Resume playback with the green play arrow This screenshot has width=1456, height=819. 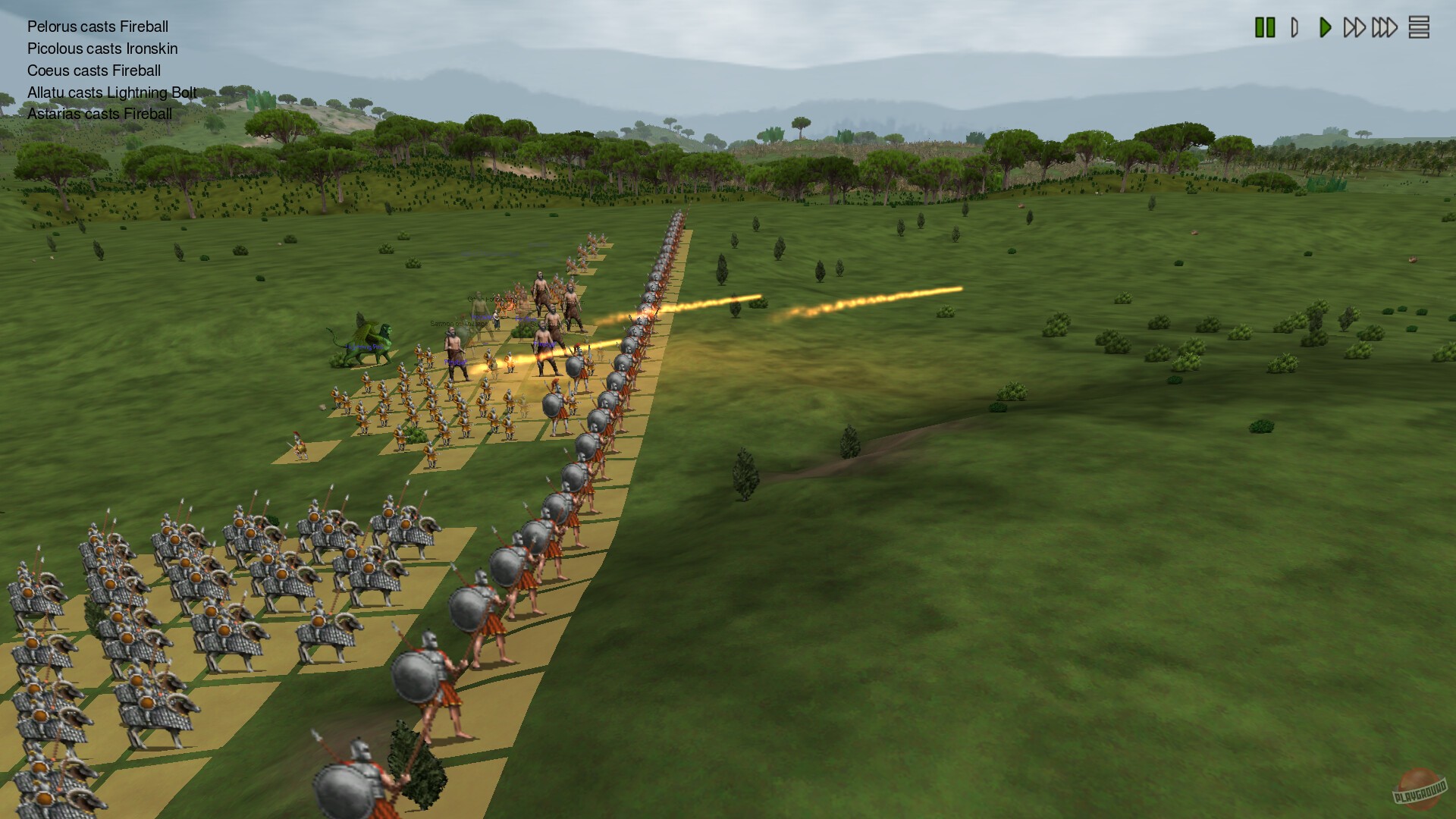click(1324, 27)
